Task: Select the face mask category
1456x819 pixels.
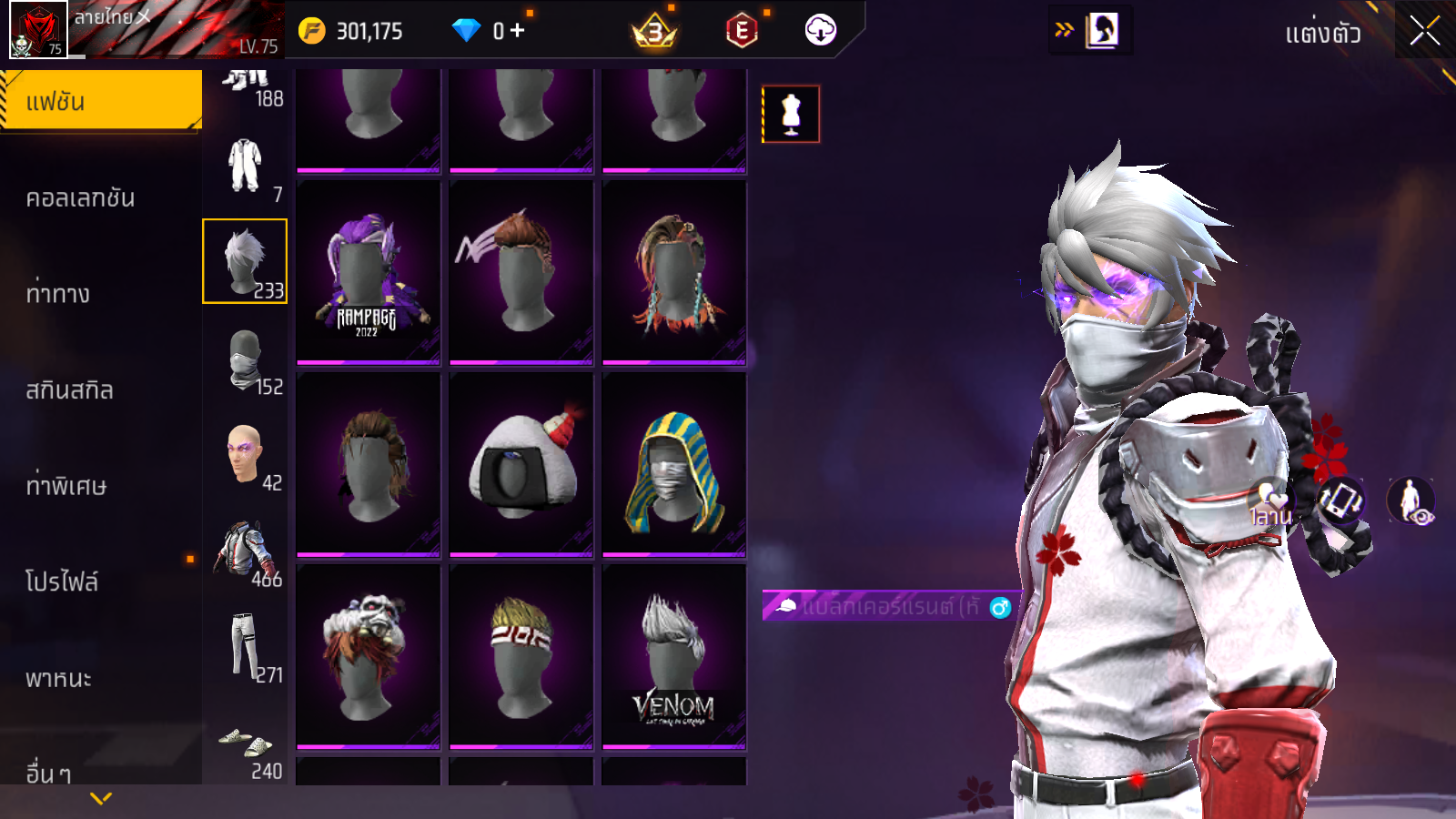Action: pos(245,359)
